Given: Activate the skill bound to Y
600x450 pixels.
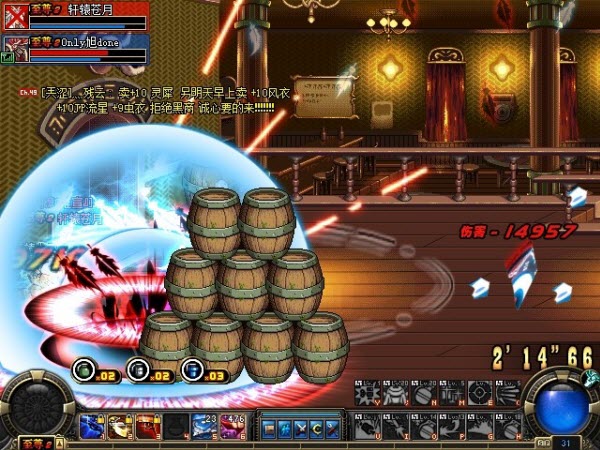Looking at the screenshot, I should coord(368,393).
